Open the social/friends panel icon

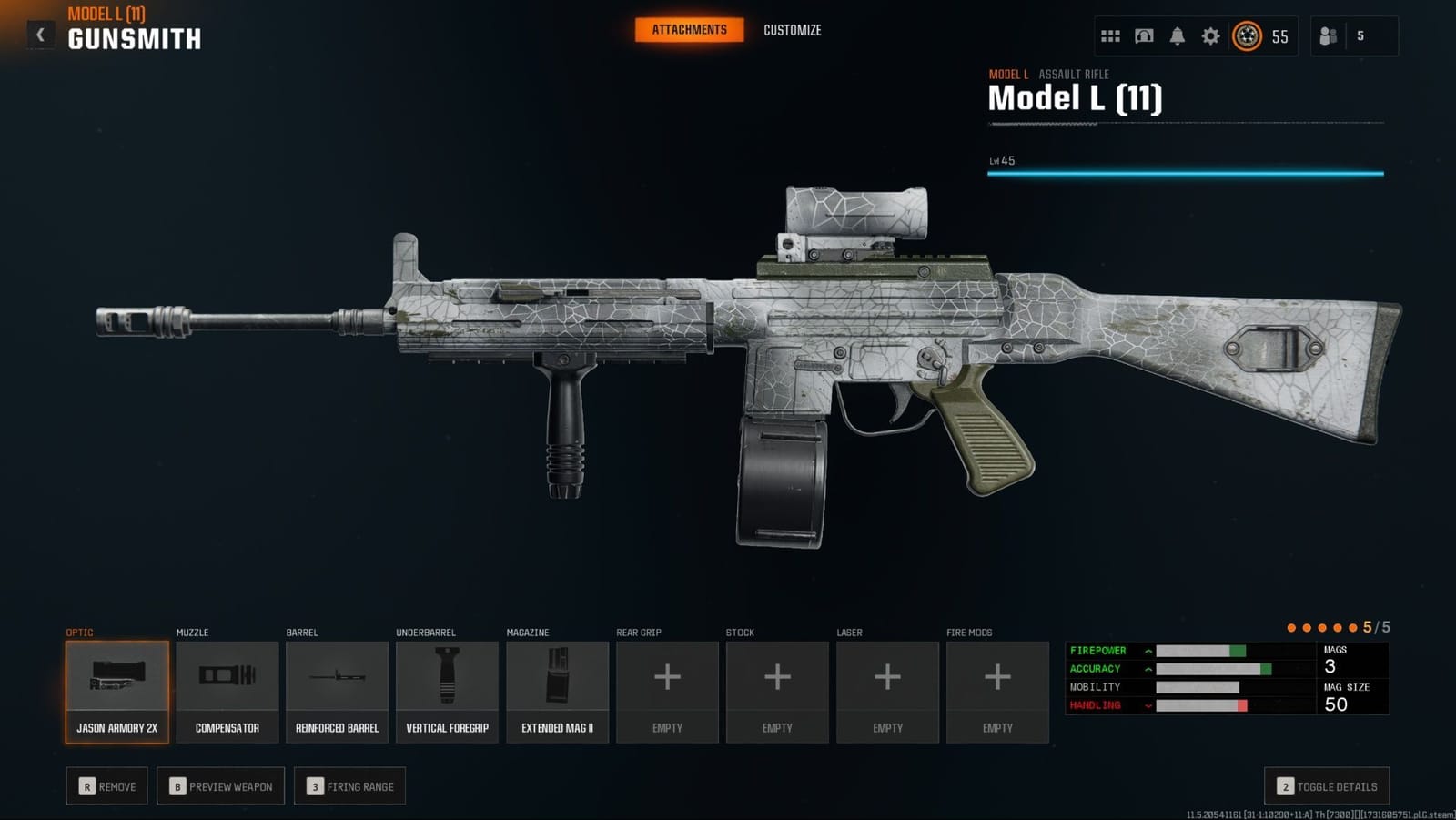[1328, 36]
